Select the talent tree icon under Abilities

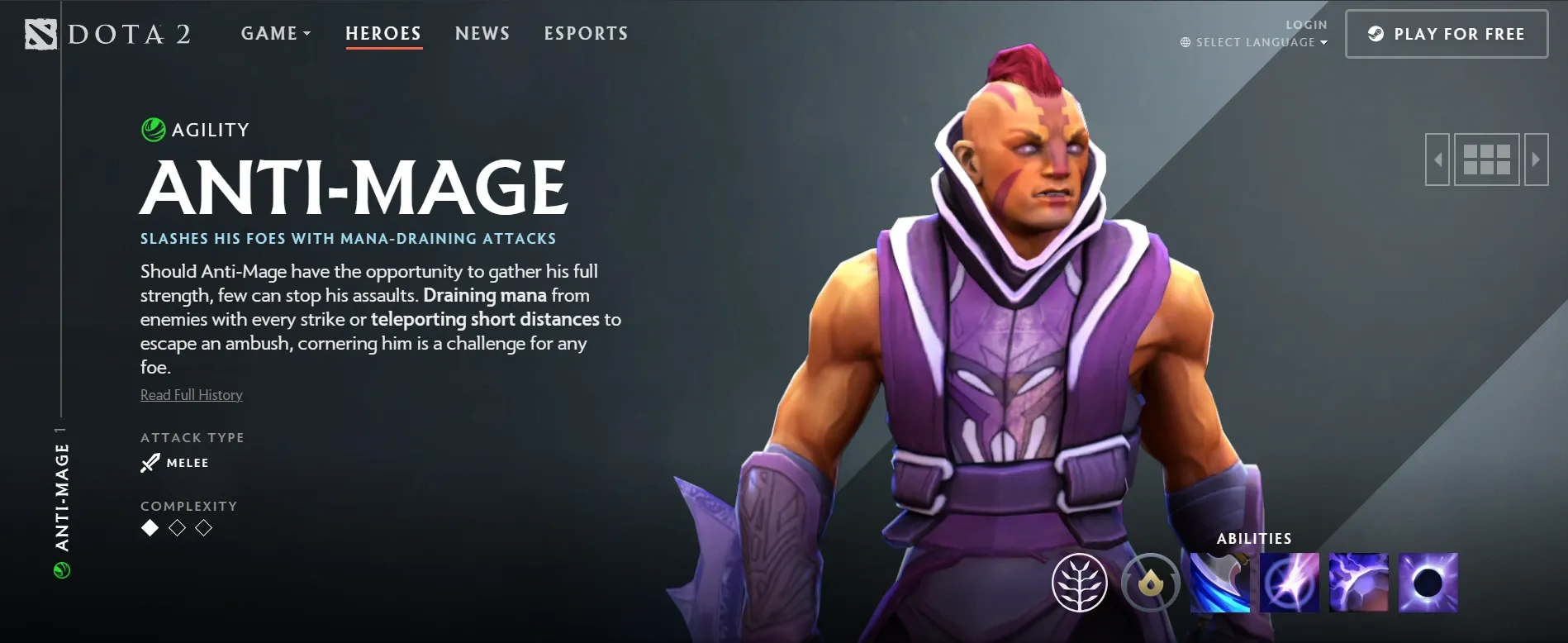click(1079, 582)
